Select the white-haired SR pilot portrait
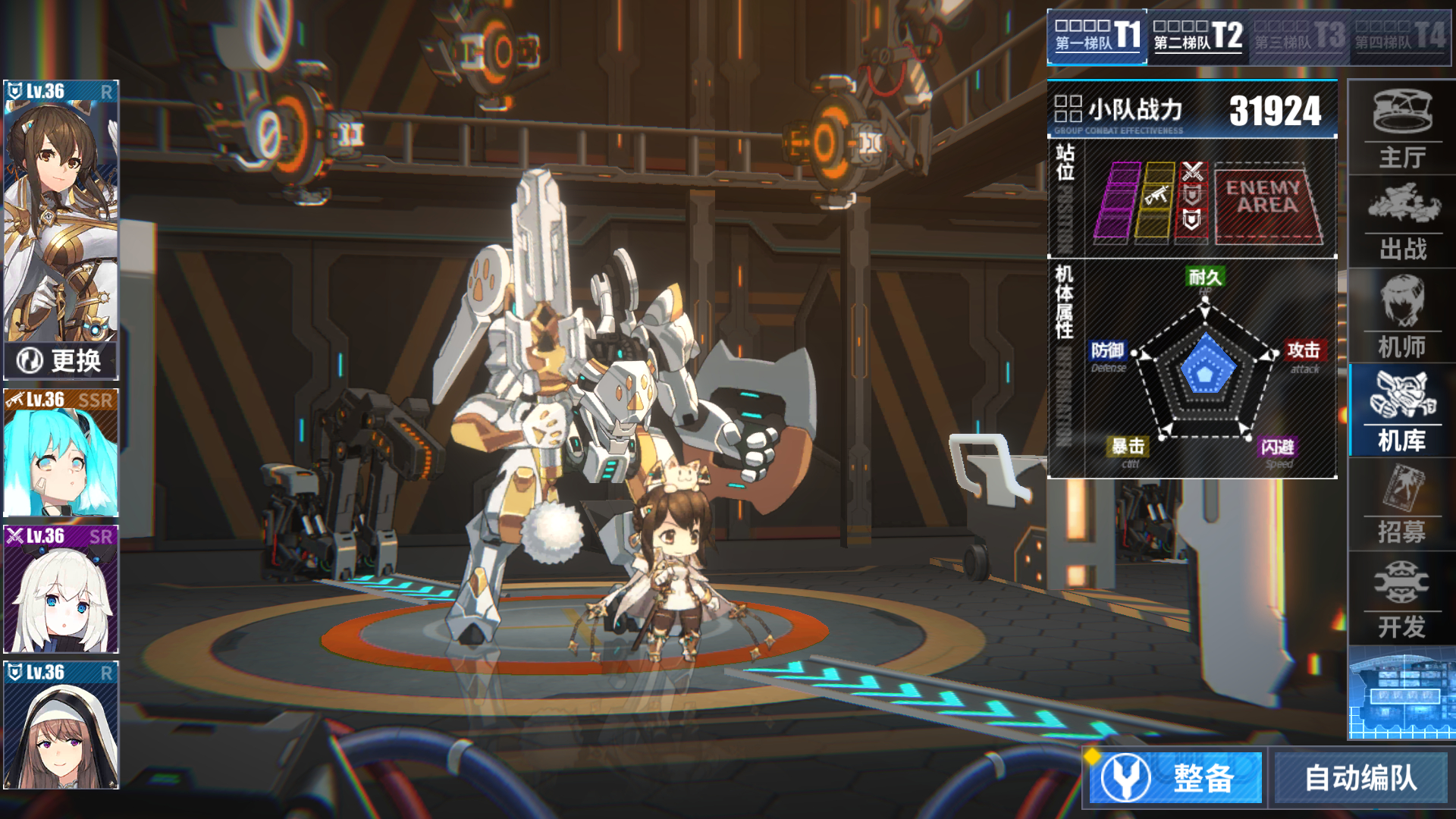The image size is (1456, 819). click(61, 589)
